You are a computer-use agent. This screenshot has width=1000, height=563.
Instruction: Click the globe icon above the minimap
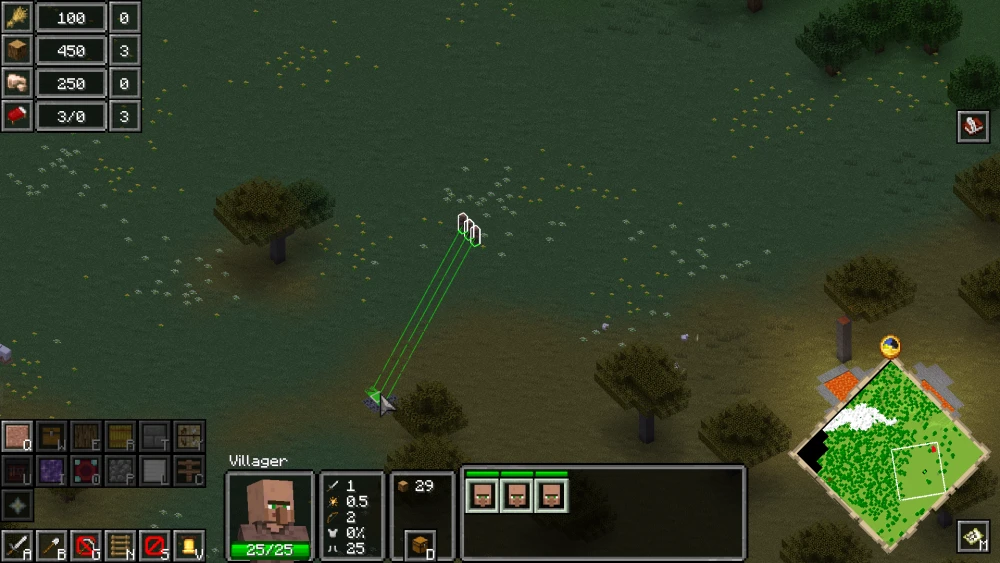point(890,347)
